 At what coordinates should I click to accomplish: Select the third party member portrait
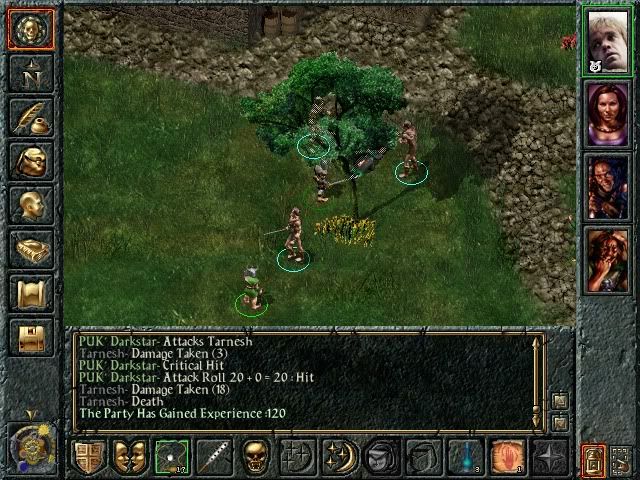608,185
